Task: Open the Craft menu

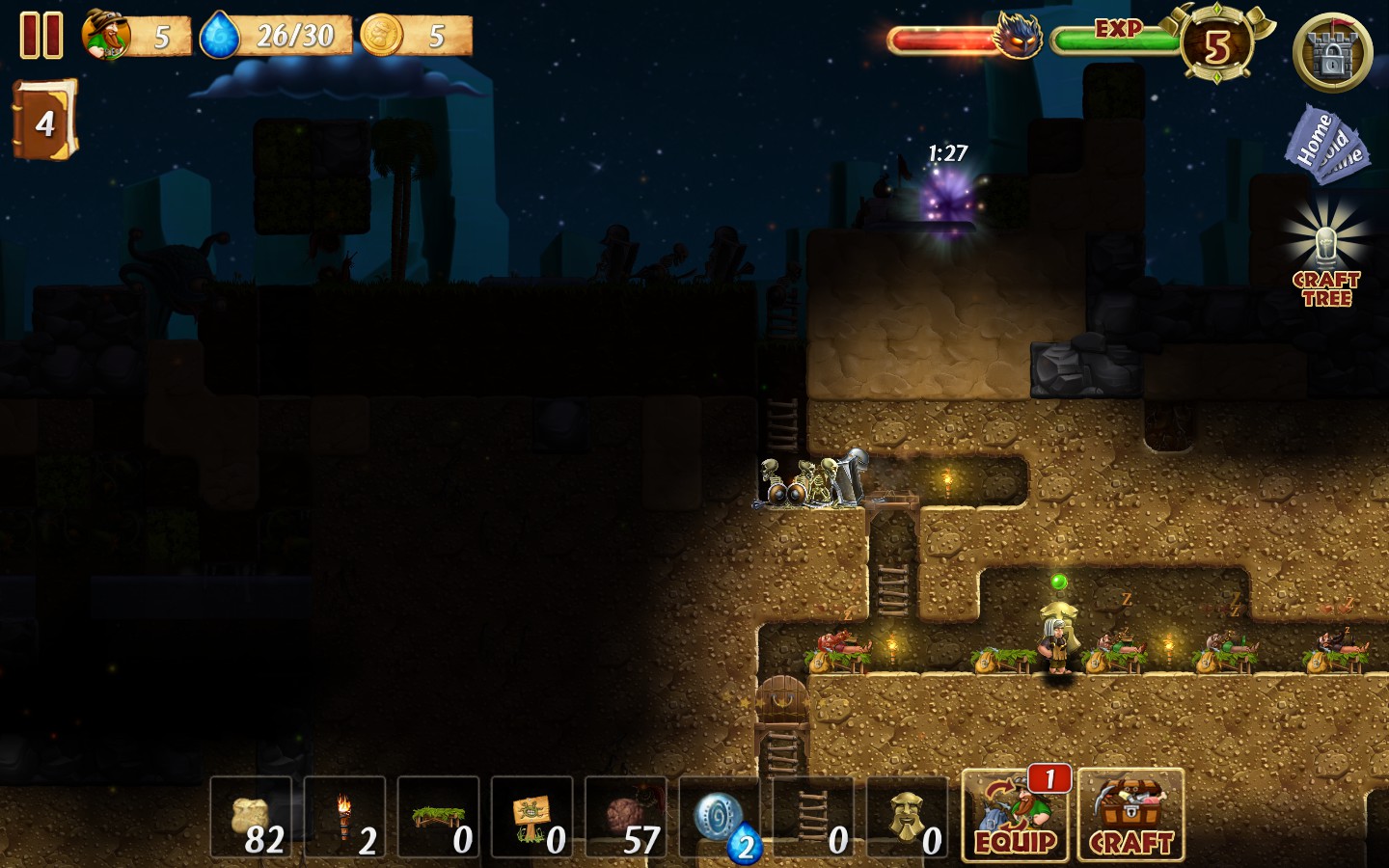Action: click(1130, 815)
